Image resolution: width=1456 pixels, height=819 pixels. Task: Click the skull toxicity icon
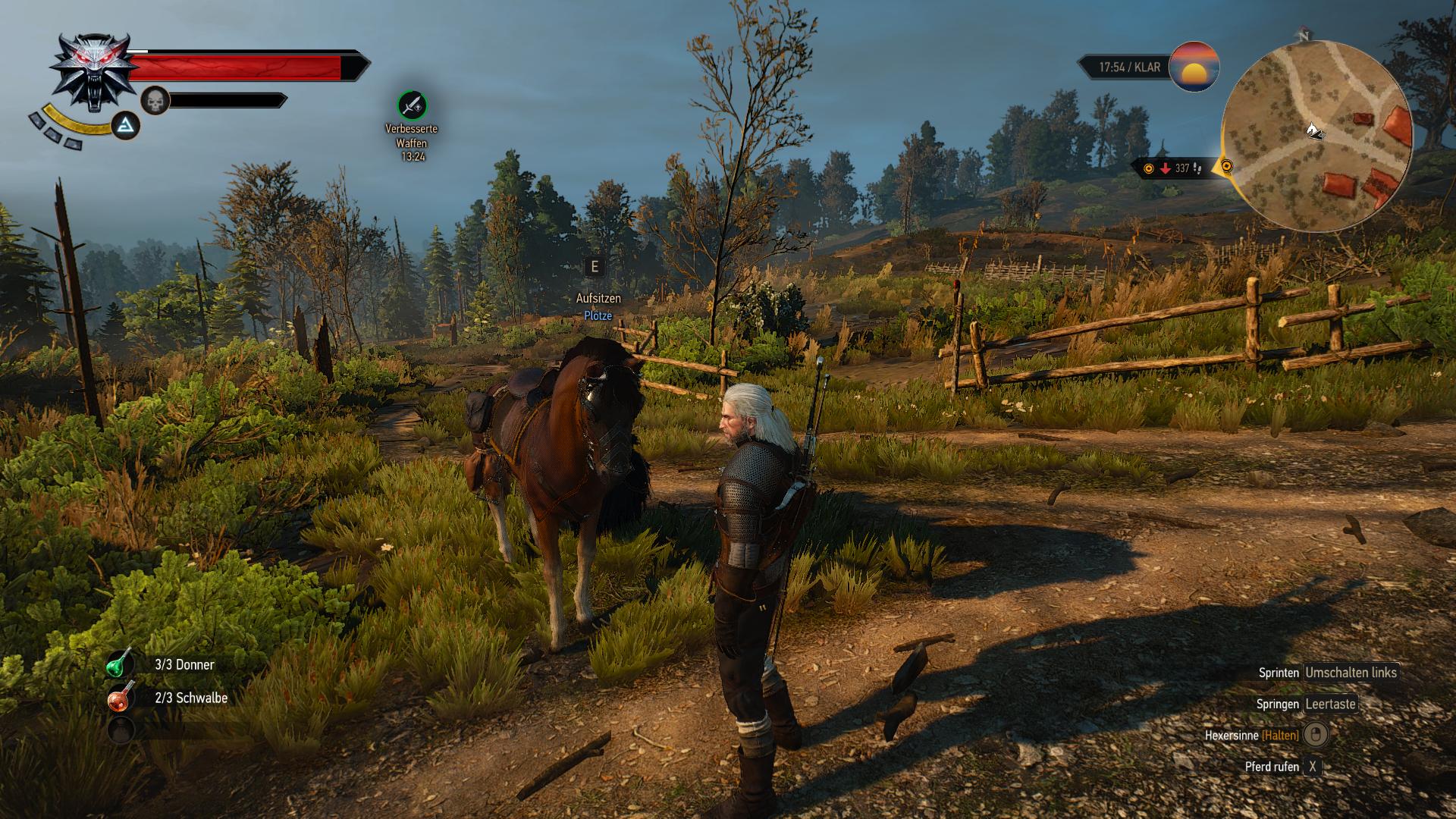[x=155, y=100]
